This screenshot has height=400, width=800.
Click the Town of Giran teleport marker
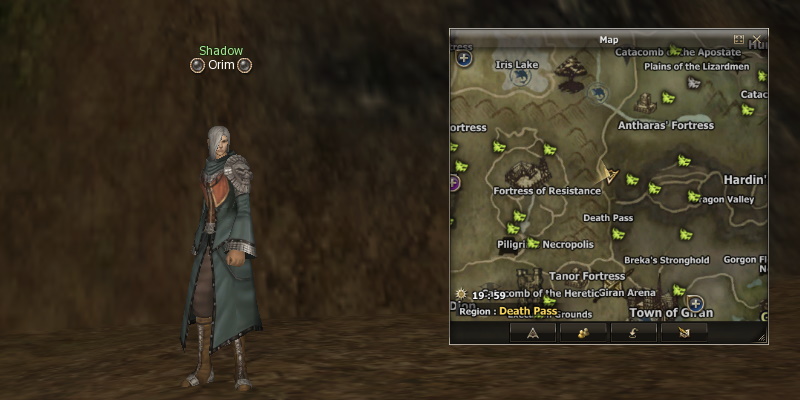pos(696,303)
